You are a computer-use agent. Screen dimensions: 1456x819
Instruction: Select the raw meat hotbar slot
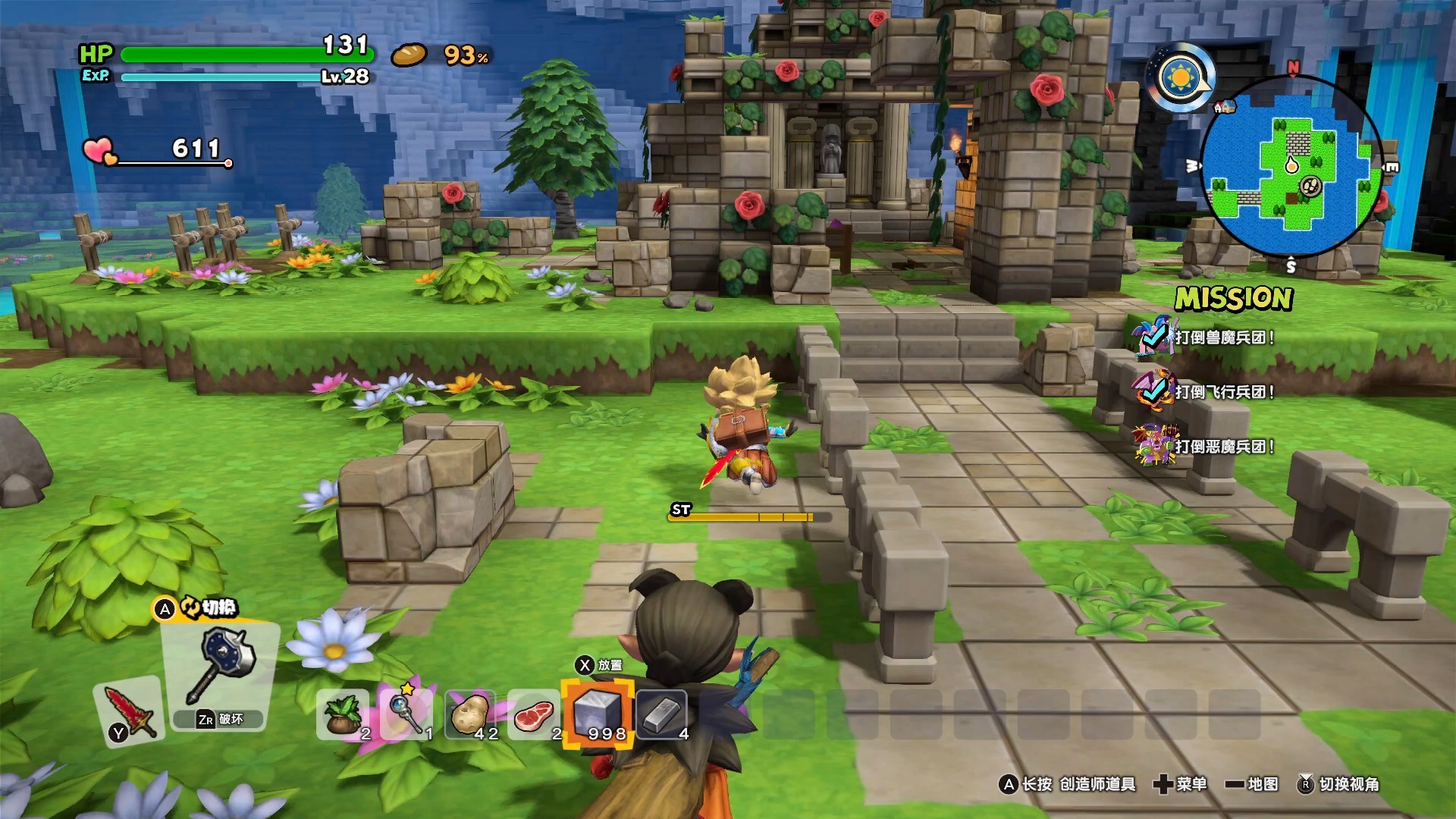[535, 715]
